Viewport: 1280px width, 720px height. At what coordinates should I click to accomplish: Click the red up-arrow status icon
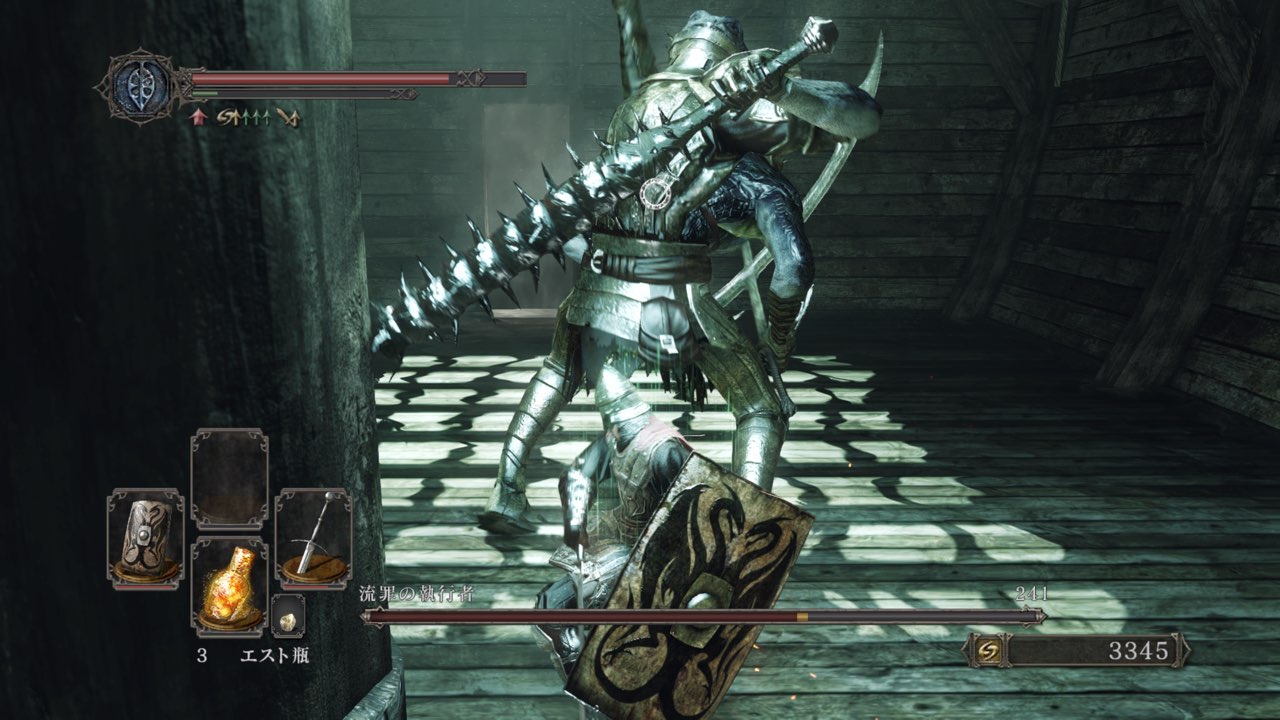point(198,117)
